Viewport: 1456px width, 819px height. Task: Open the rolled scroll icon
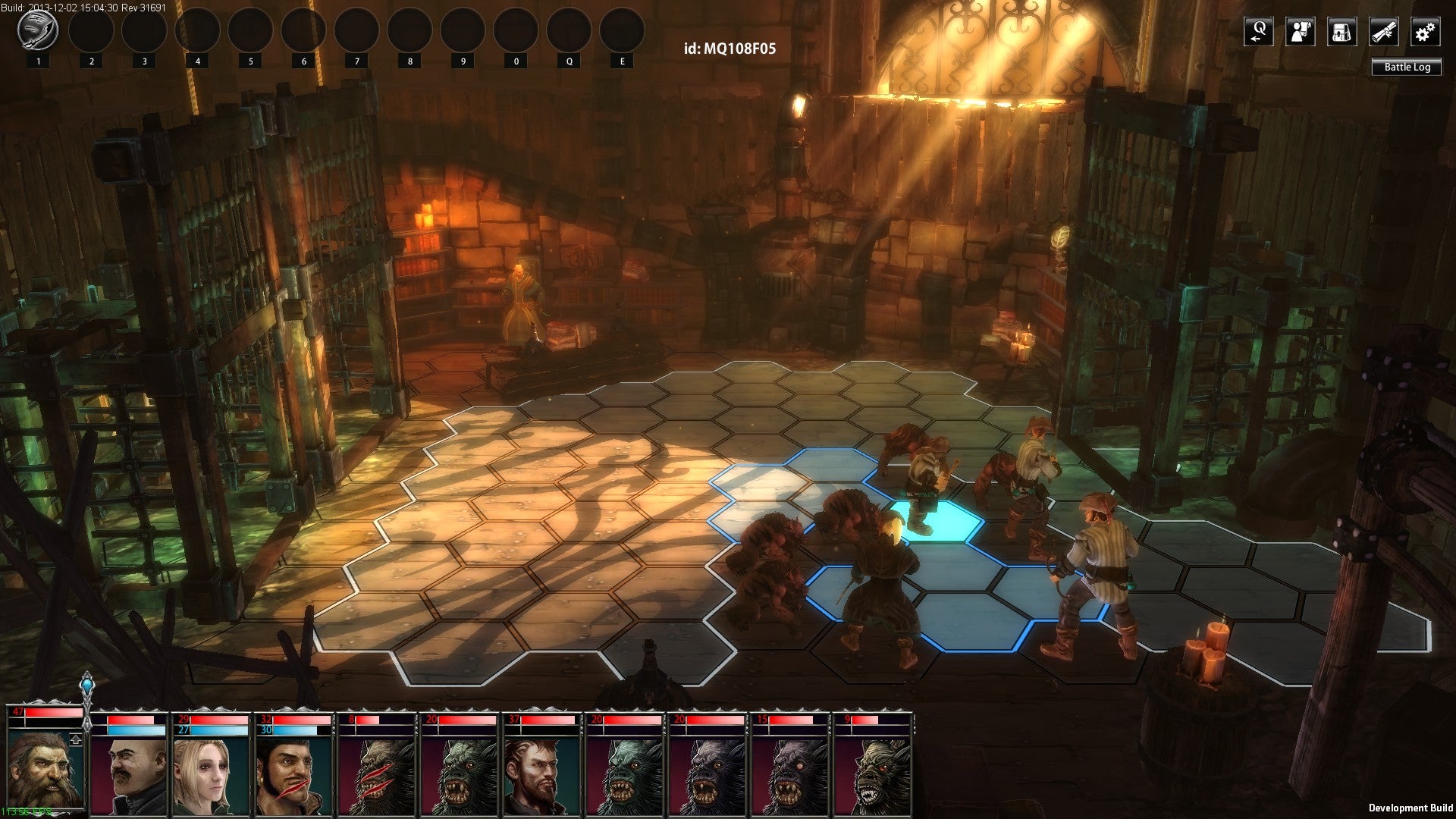[1383, 32]
